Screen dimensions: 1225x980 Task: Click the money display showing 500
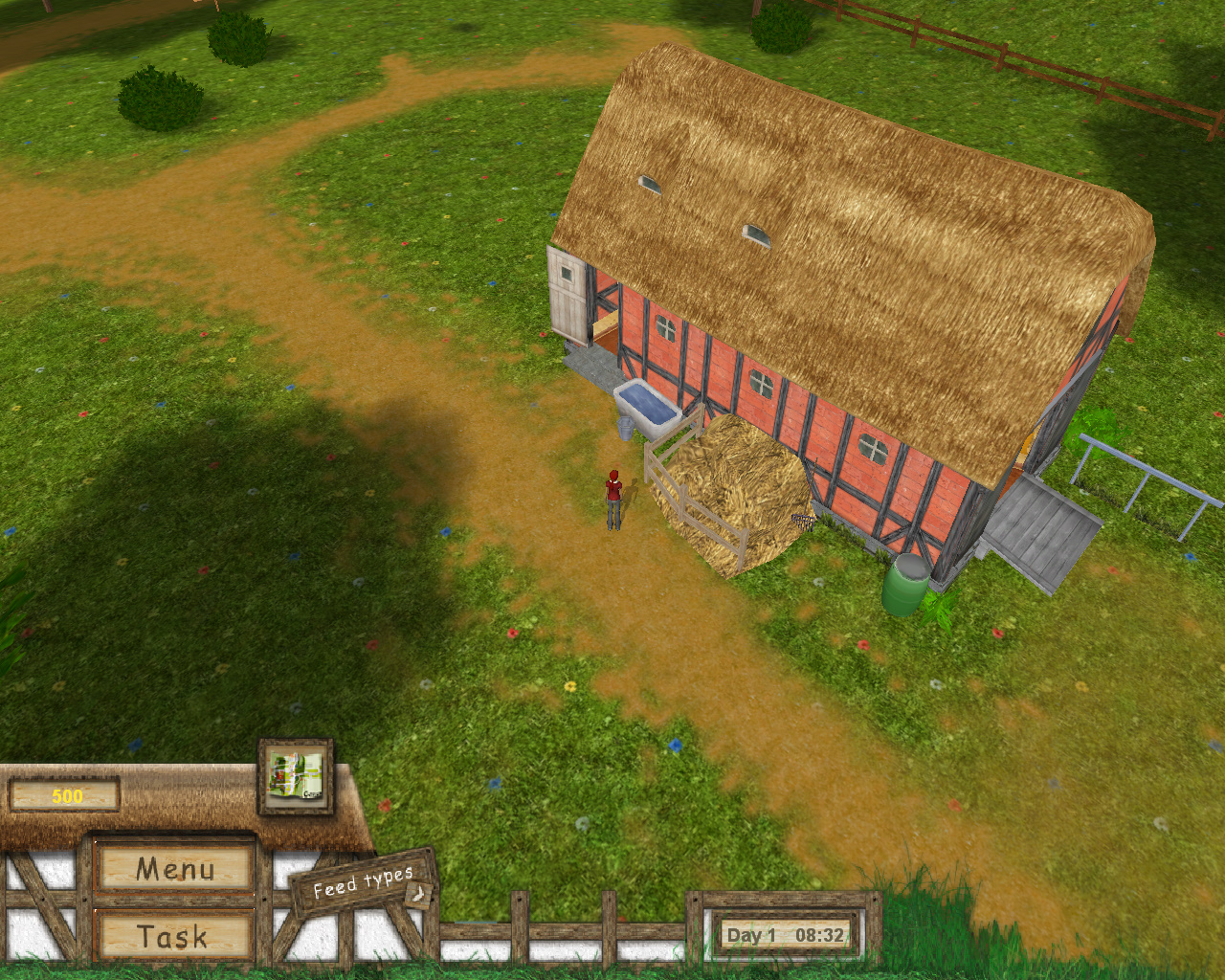pos(63,791)
